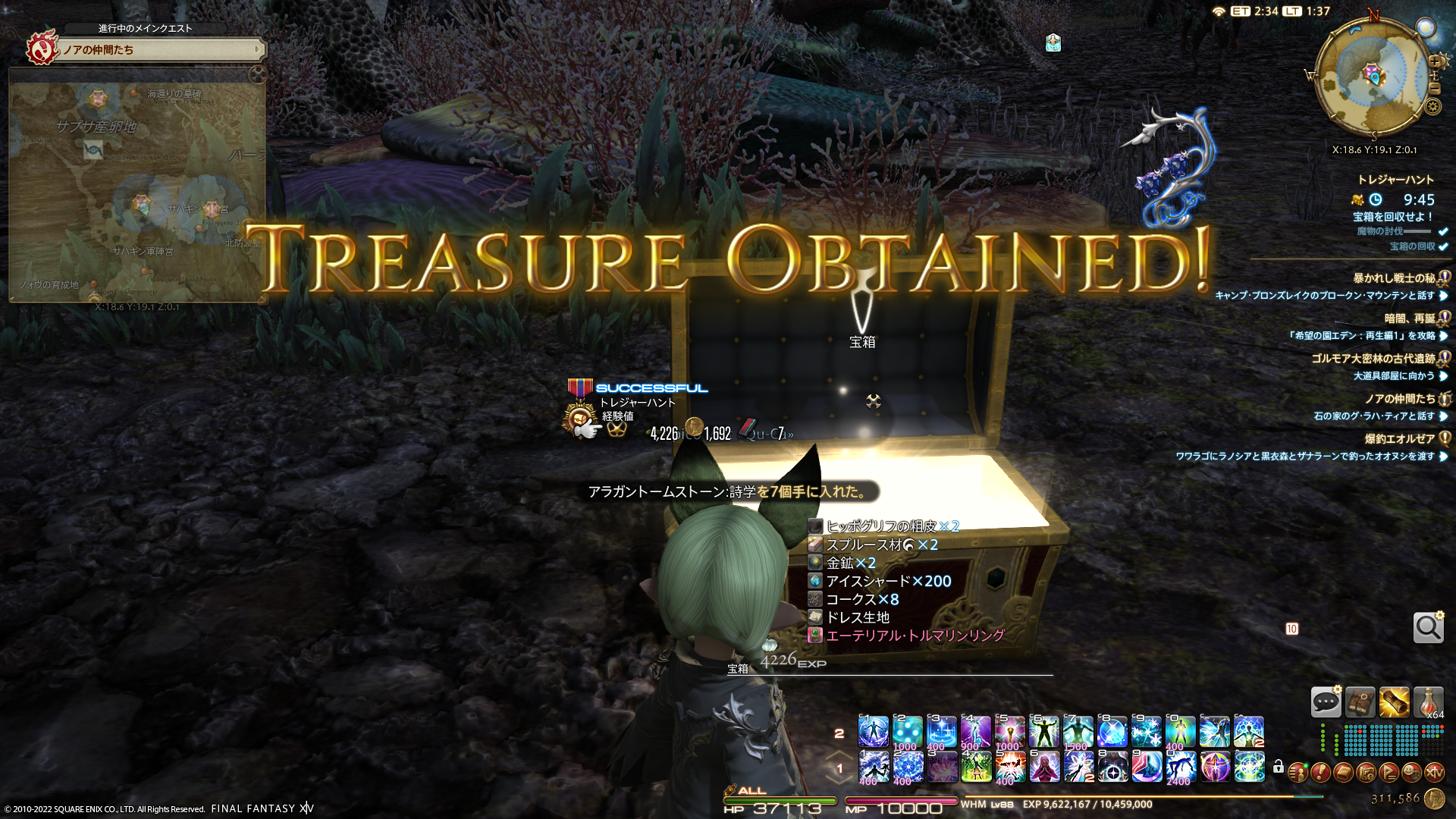Open the minimap gear settings
Image resolution: width=1456 pixels, height=819 pixels.
1432,106
